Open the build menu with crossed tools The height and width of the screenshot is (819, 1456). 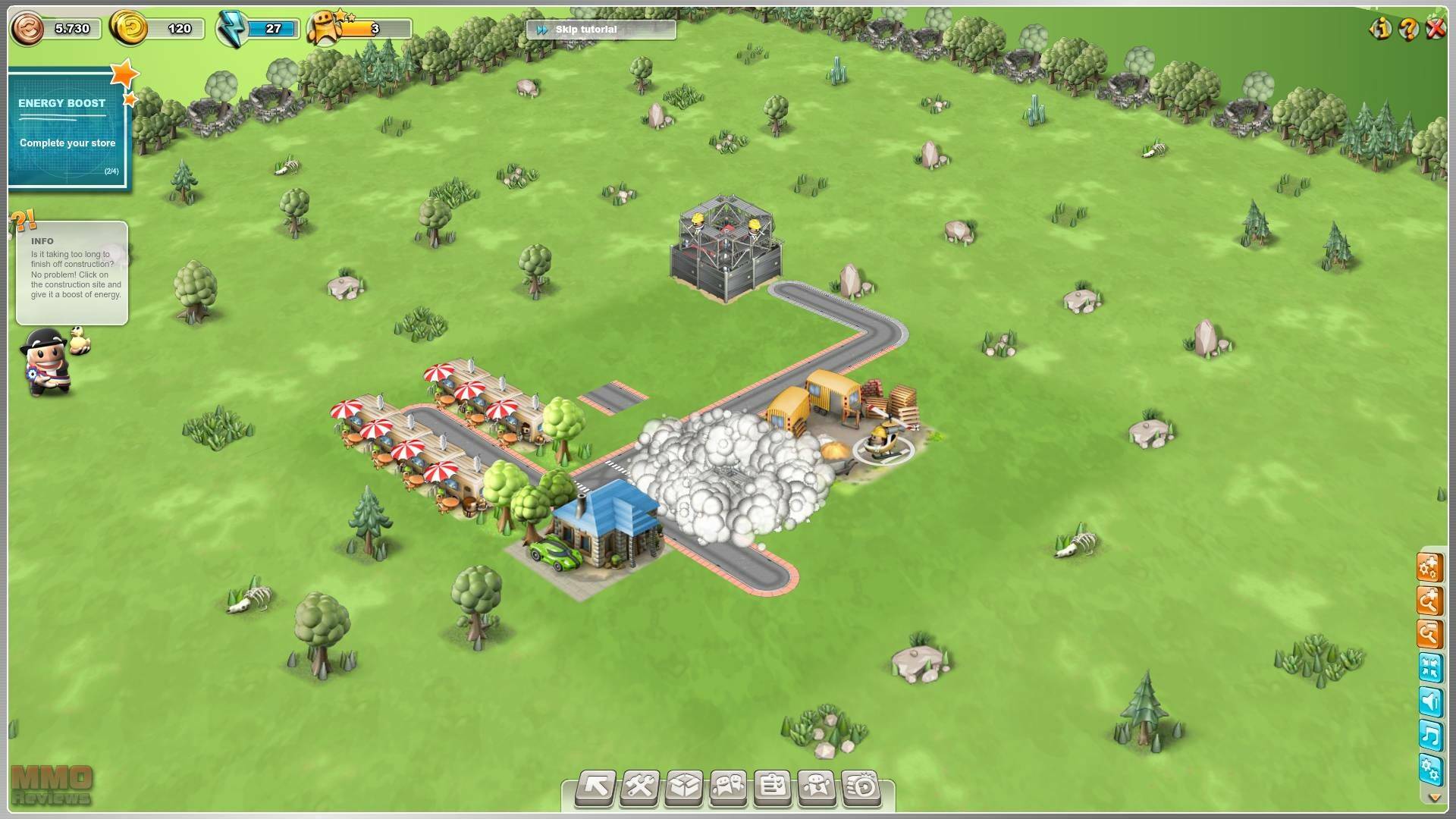[x=640, y=787]
